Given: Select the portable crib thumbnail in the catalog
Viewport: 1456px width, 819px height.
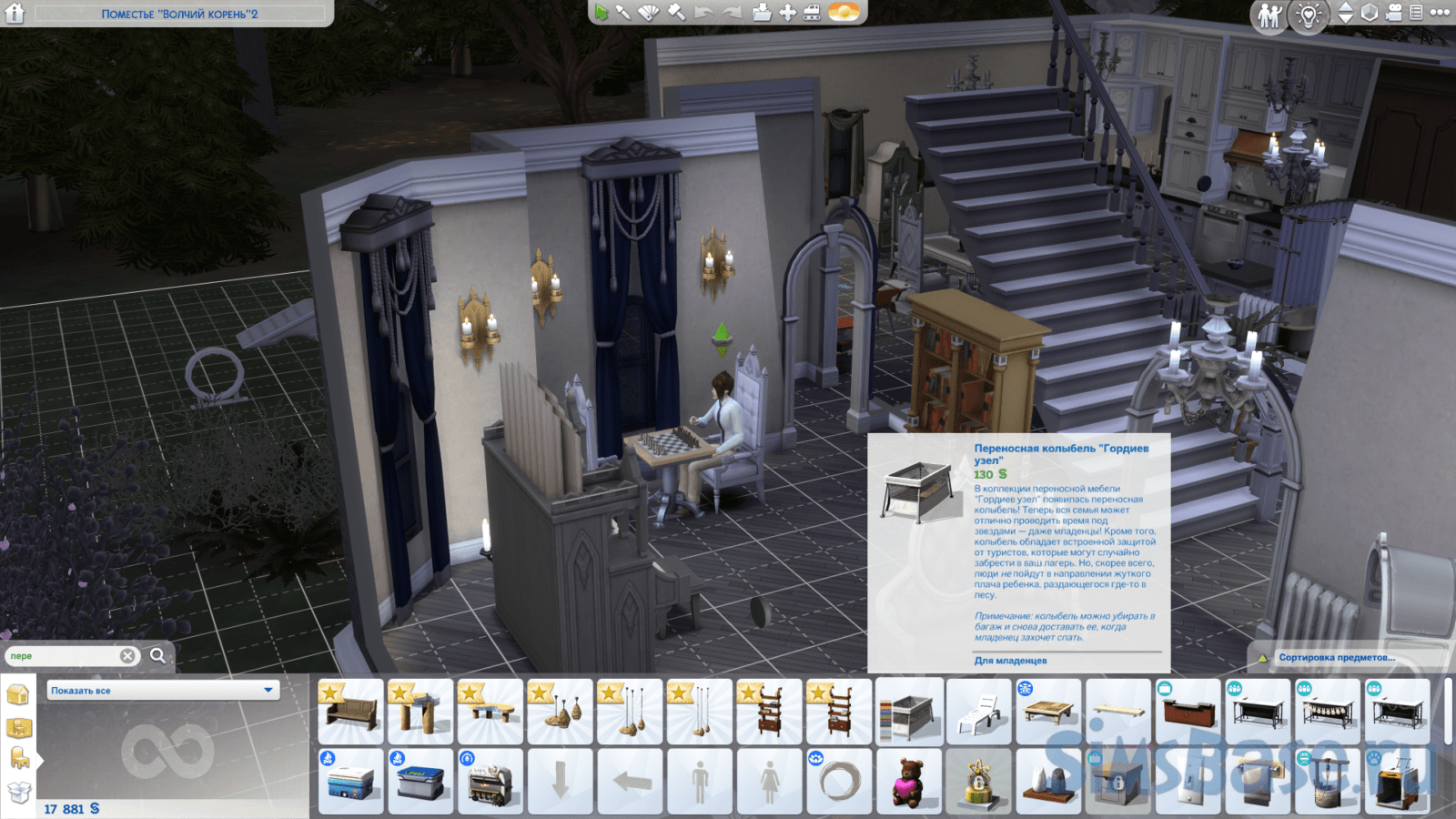Looking at the screenshot, I should pos(909,711).
